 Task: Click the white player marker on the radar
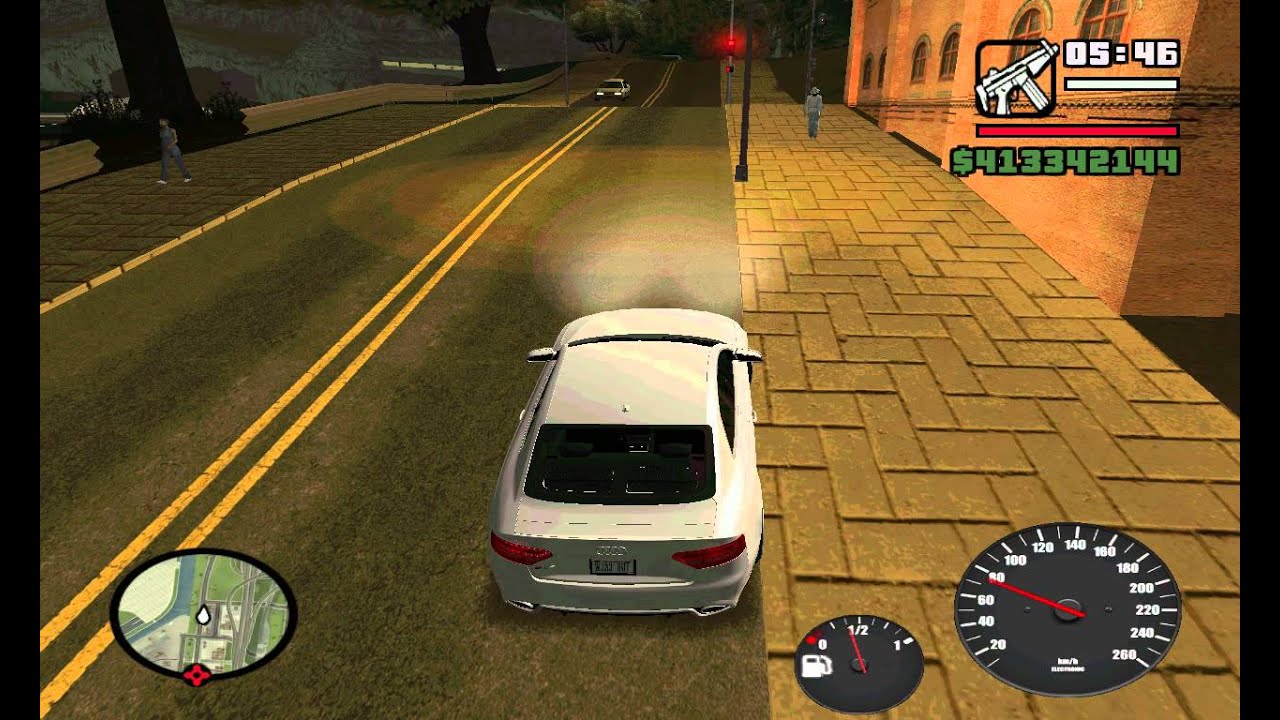pyautogui.click(x=204, y=614)
